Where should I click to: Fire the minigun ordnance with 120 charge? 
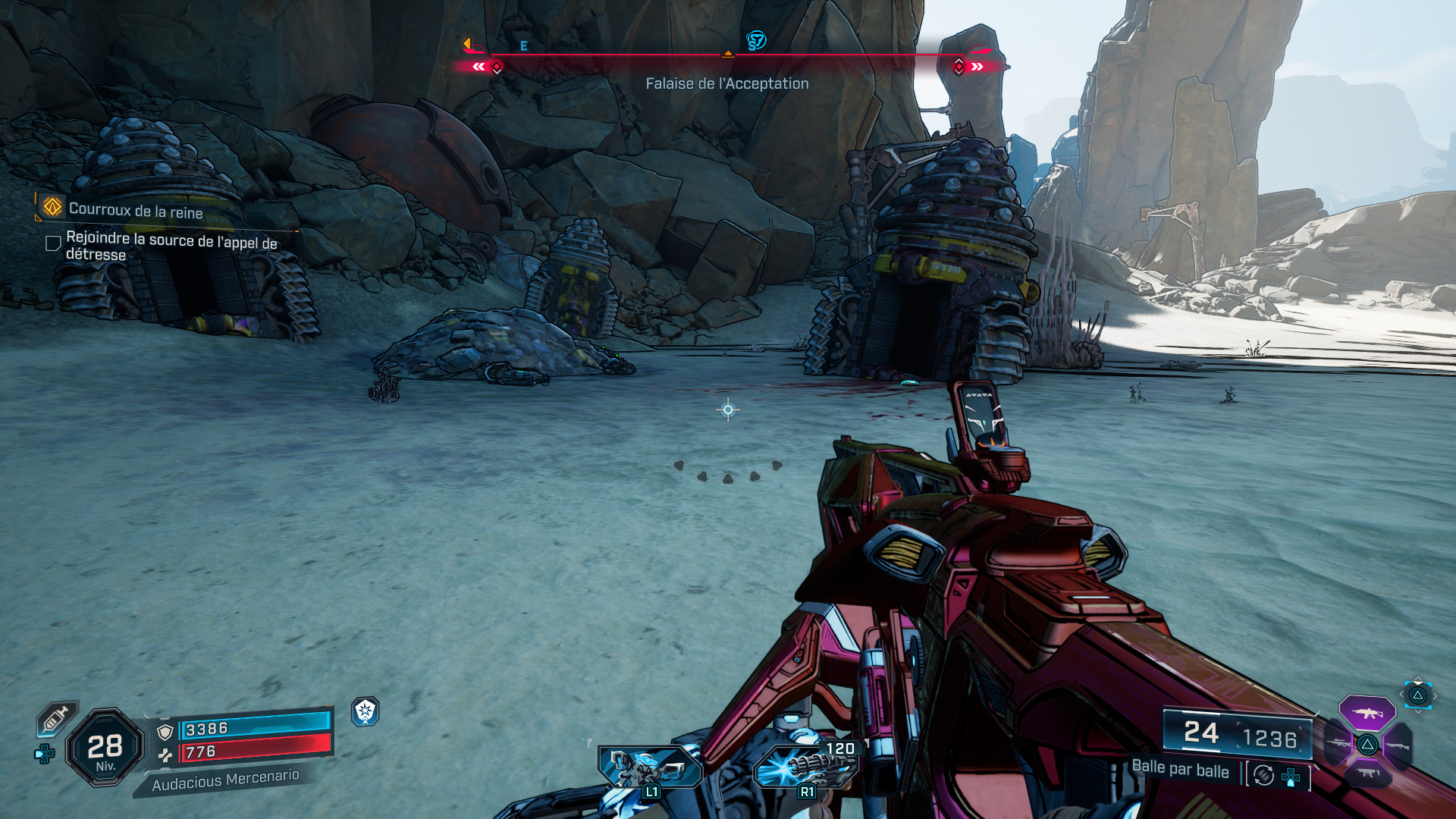coord(805,766)
